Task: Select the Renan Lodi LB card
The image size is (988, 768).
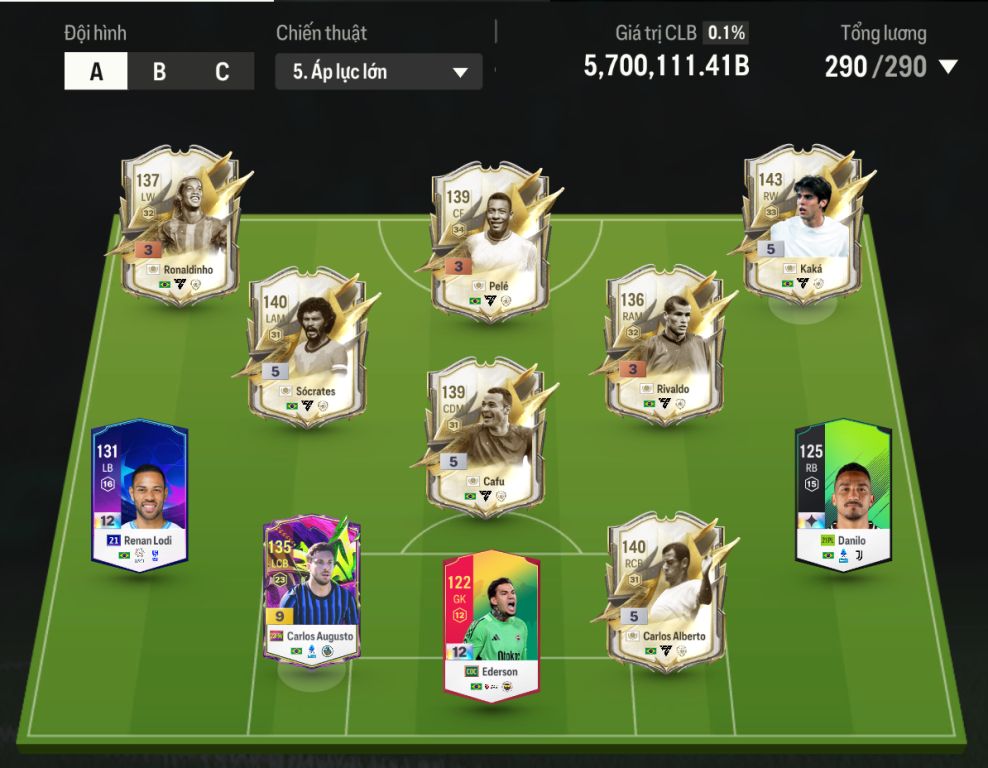Action: tap(140, 495)
